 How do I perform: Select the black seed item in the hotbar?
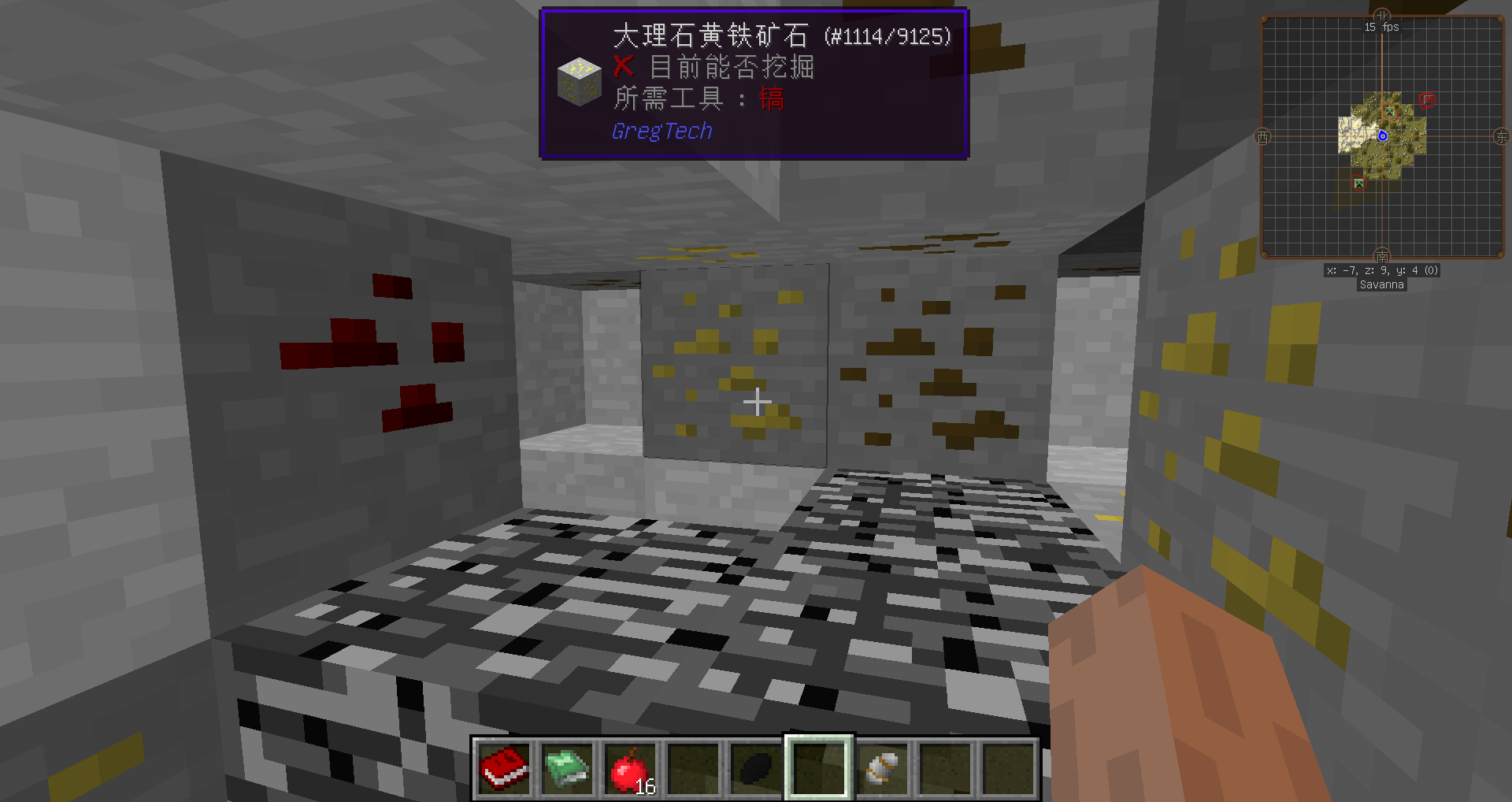pyautogui.click(x=756, y=767)
